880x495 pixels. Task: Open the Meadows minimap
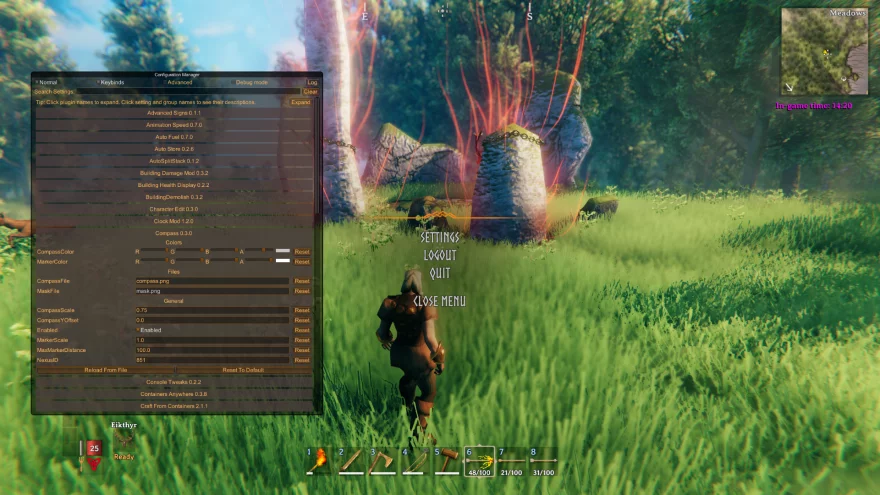825,52
